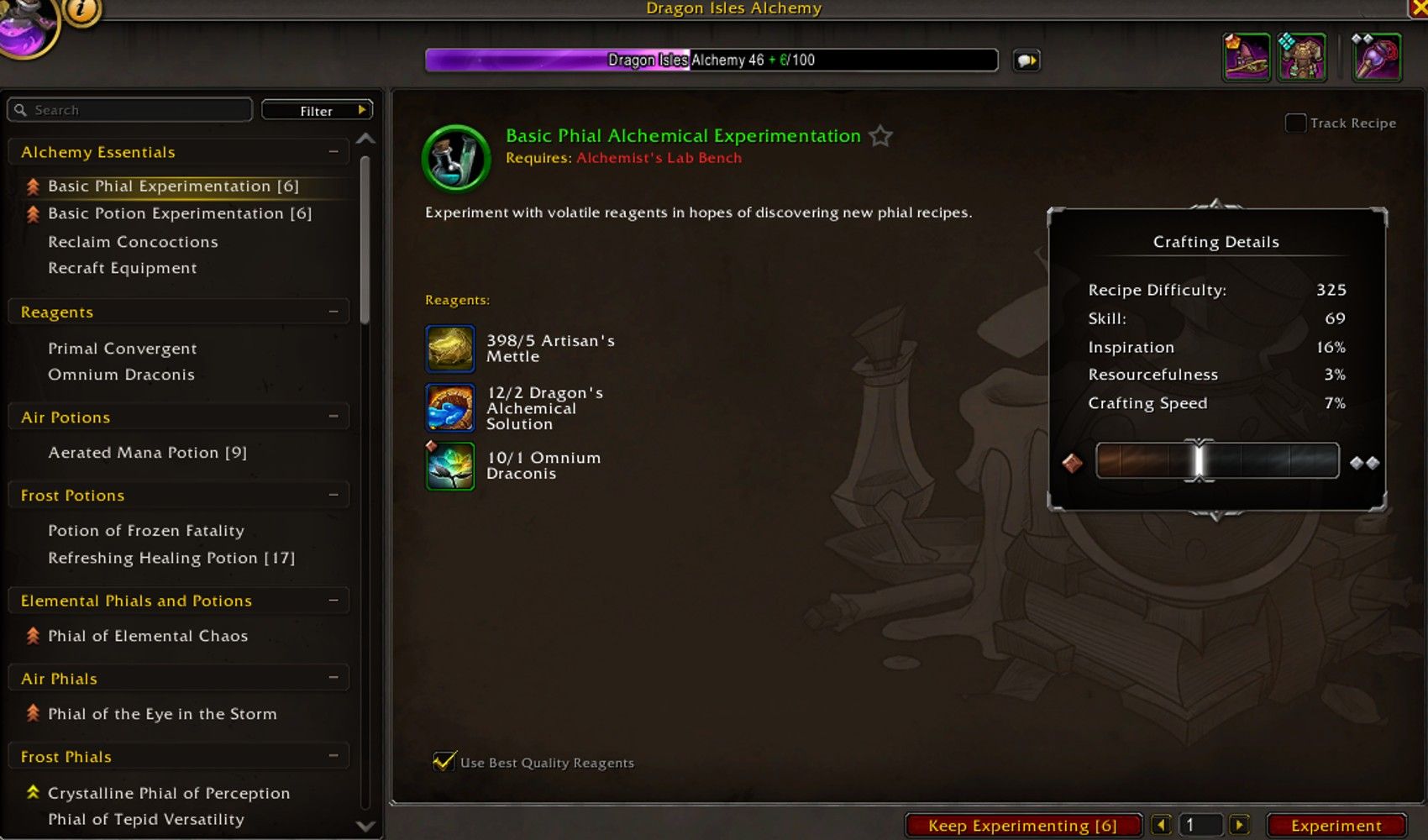Select the profession gear equipment slot icon
Image resolution: width=1428 pixels, height=840 pixels.
[x=1303, y=56]
